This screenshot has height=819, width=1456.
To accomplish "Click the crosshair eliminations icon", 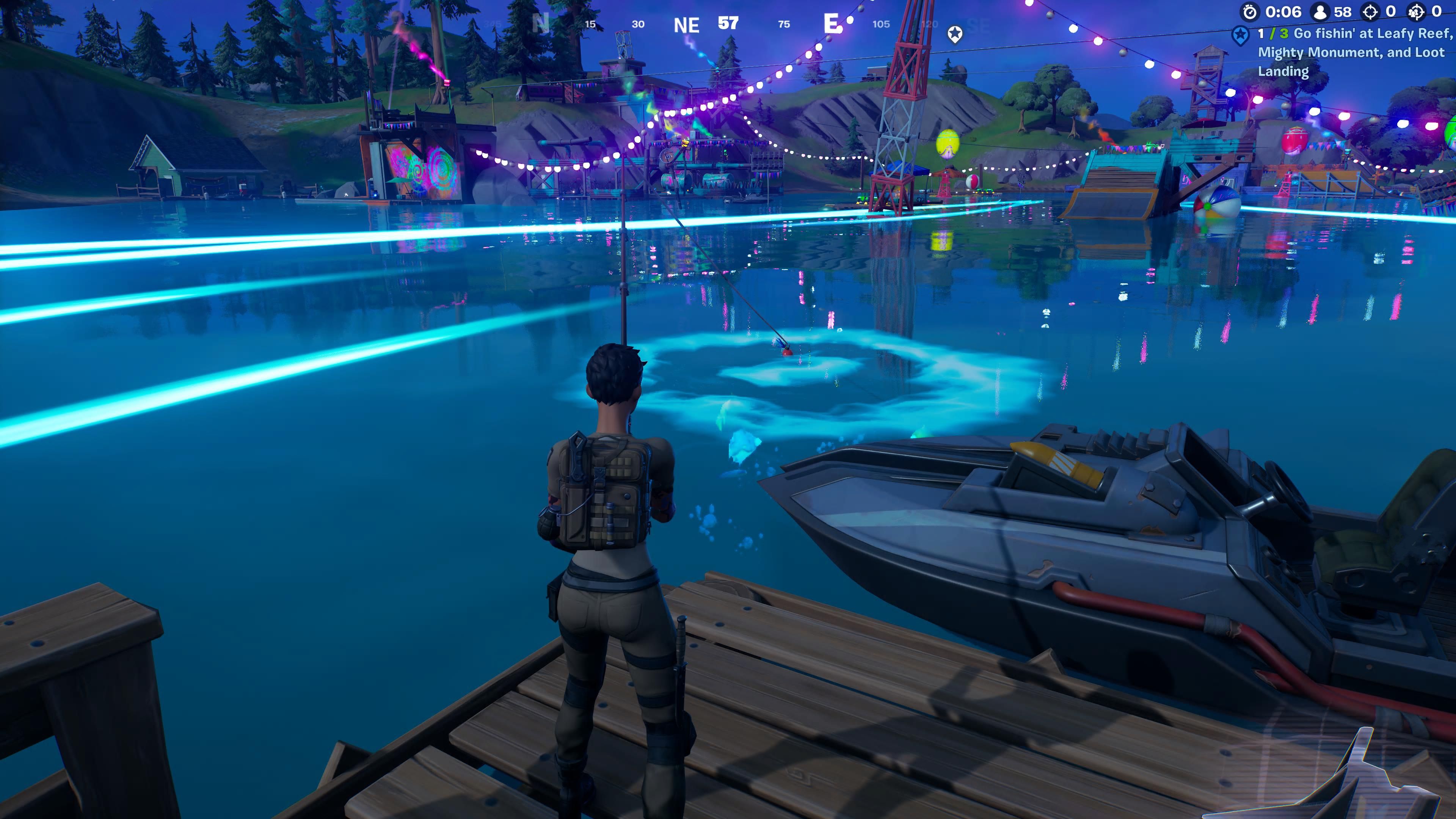I will pos(1370,12).
